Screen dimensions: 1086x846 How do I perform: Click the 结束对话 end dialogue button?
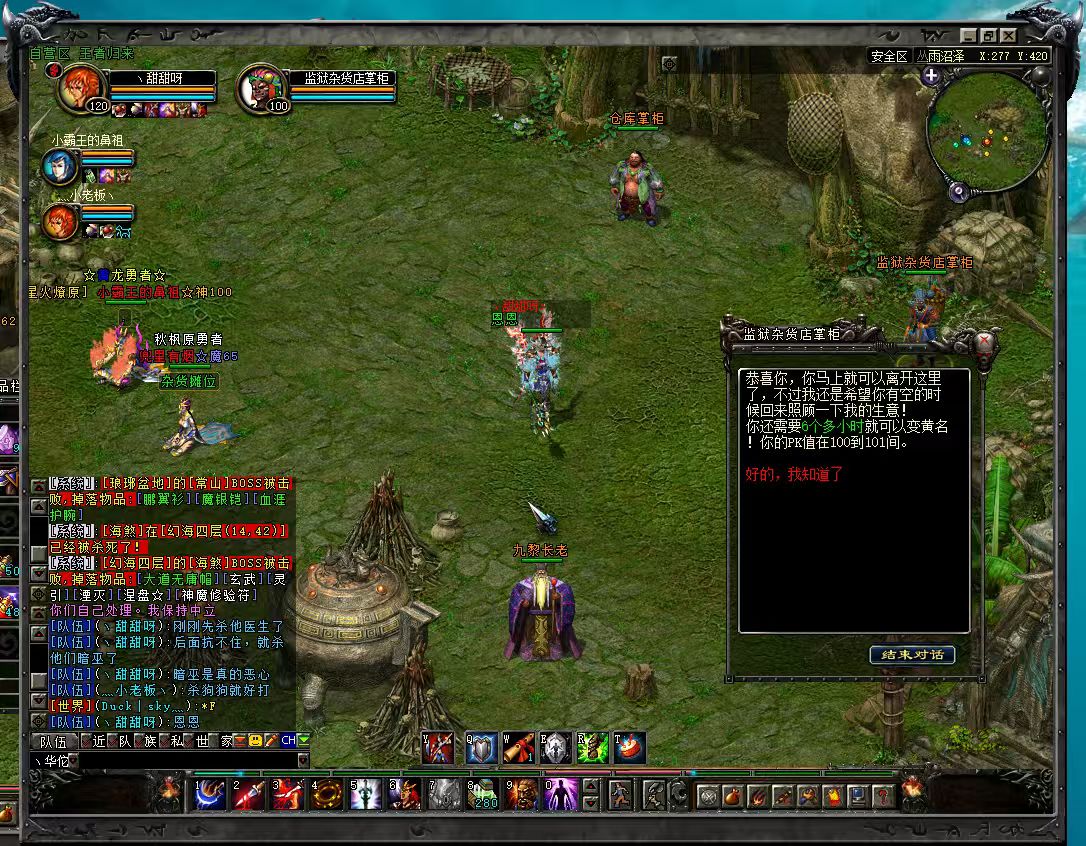tap(912, 655)
